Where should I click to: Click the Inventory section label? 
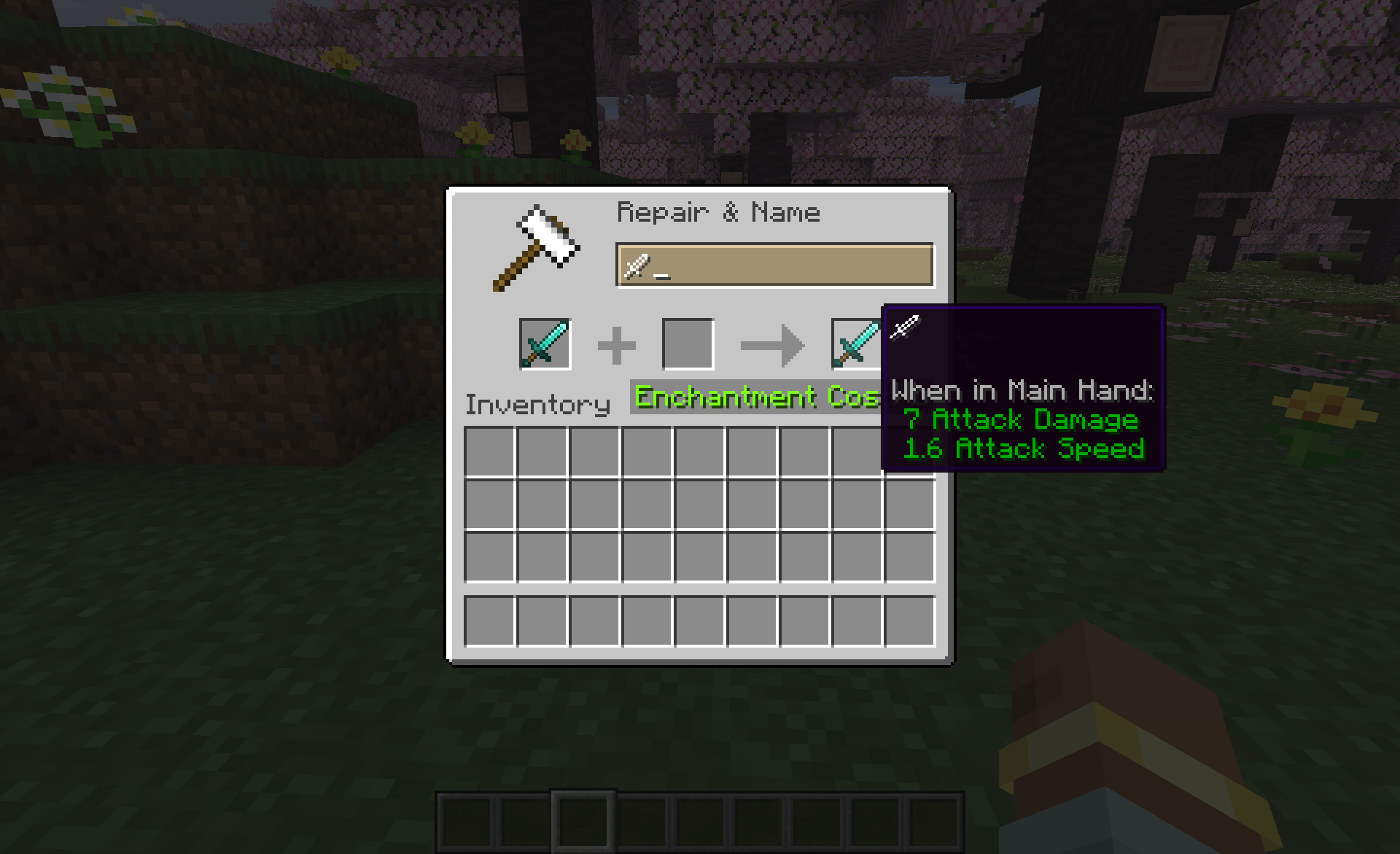(537, 404)
